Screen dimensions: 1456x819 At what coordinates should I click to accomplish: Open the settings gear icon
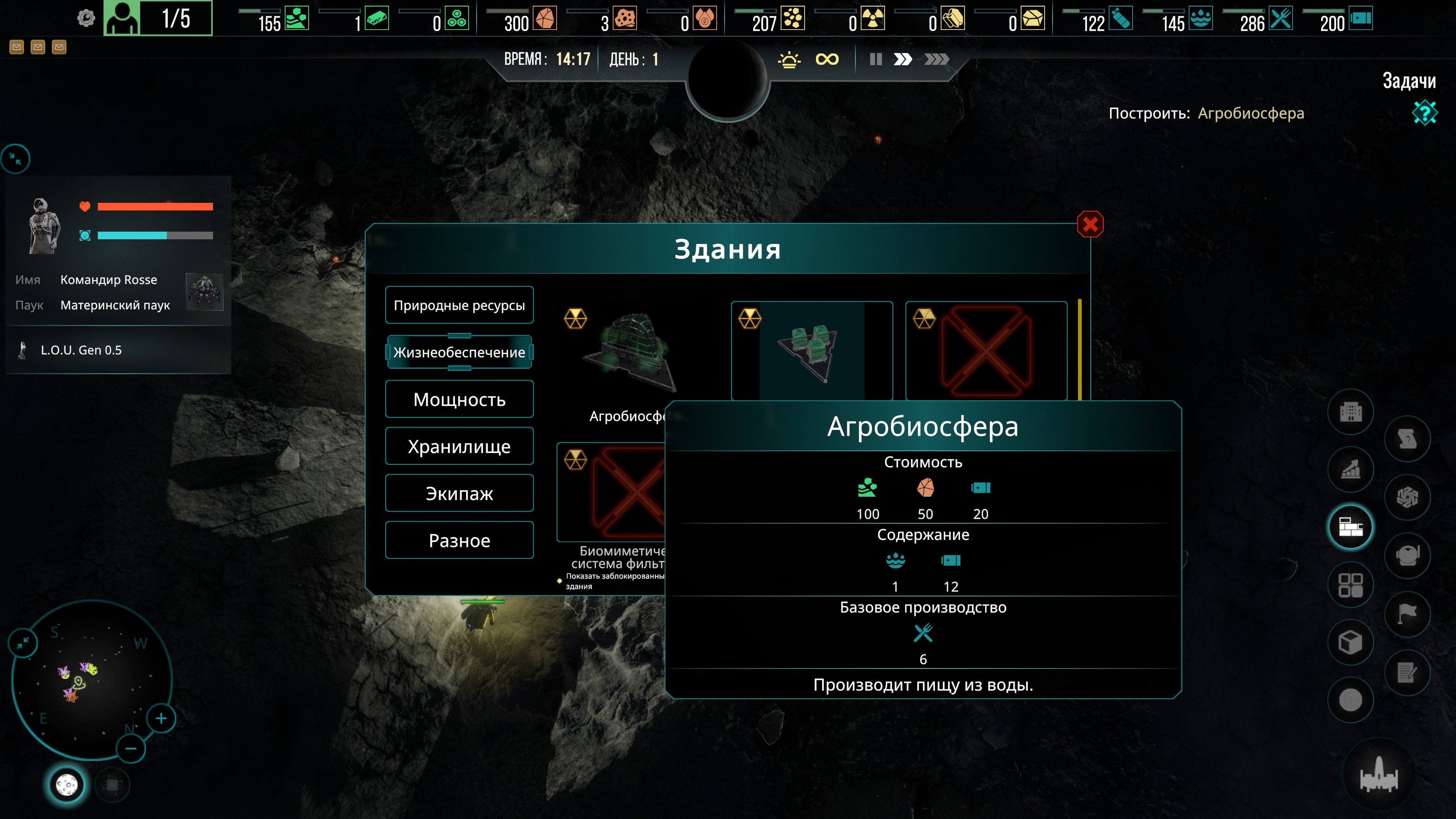[86, 19]
